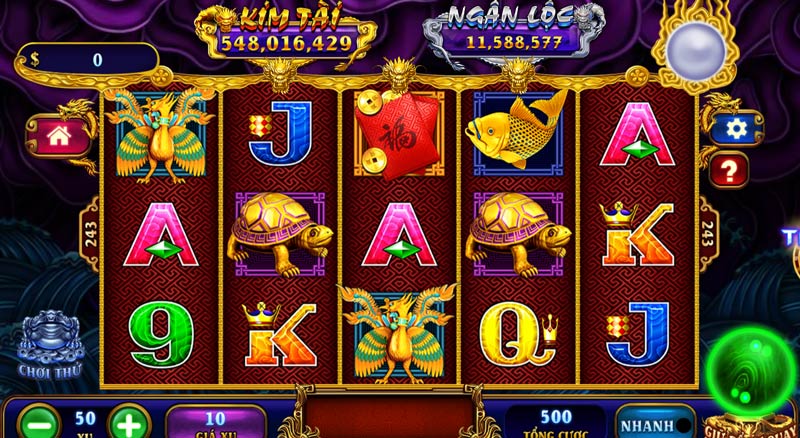Tap the white pearl orb icon

point(689,47)
